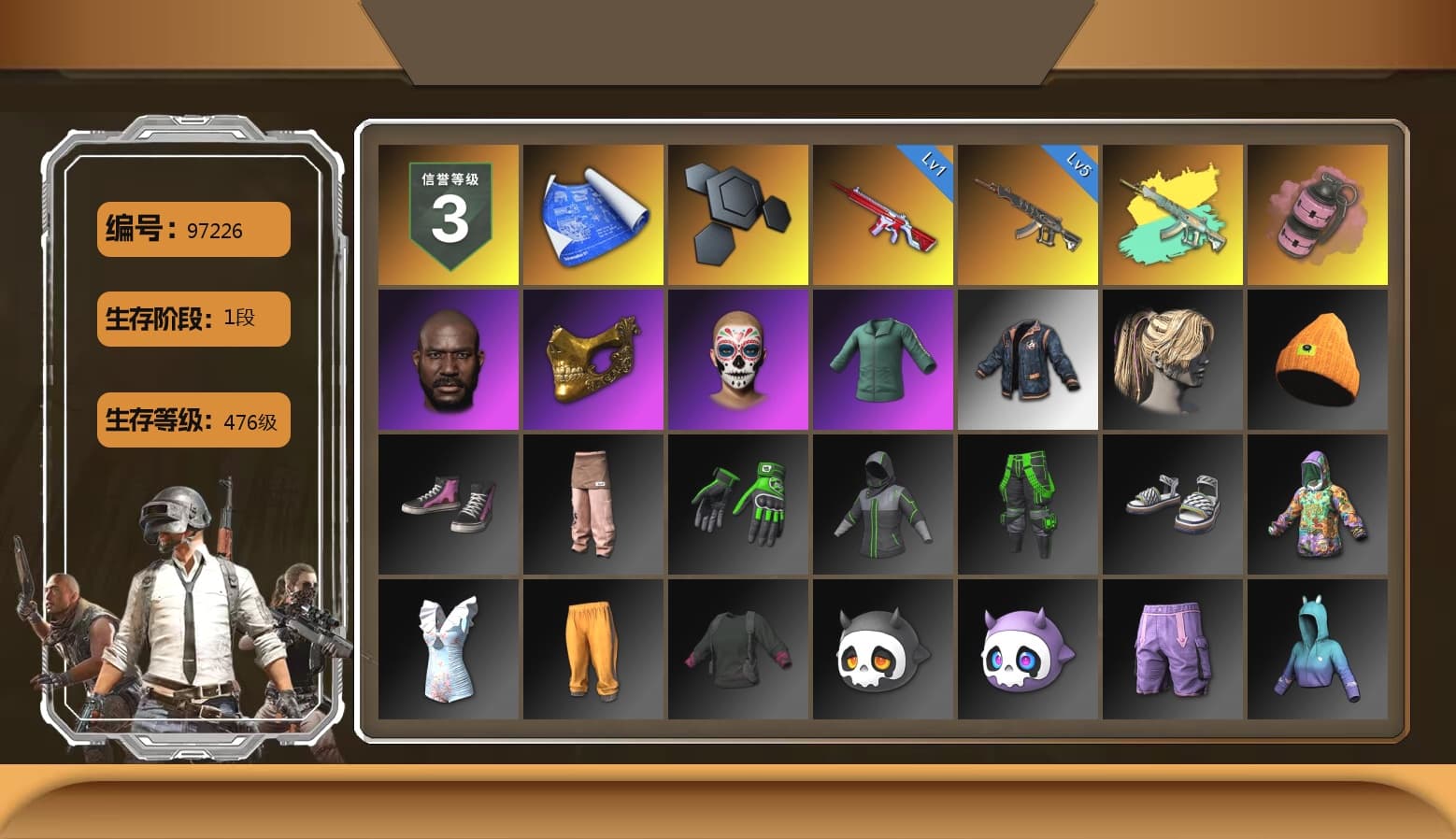1456x839 pixels.
Task: Choose the blonde ponytail hairstyle
Action: pos(1173,359)
